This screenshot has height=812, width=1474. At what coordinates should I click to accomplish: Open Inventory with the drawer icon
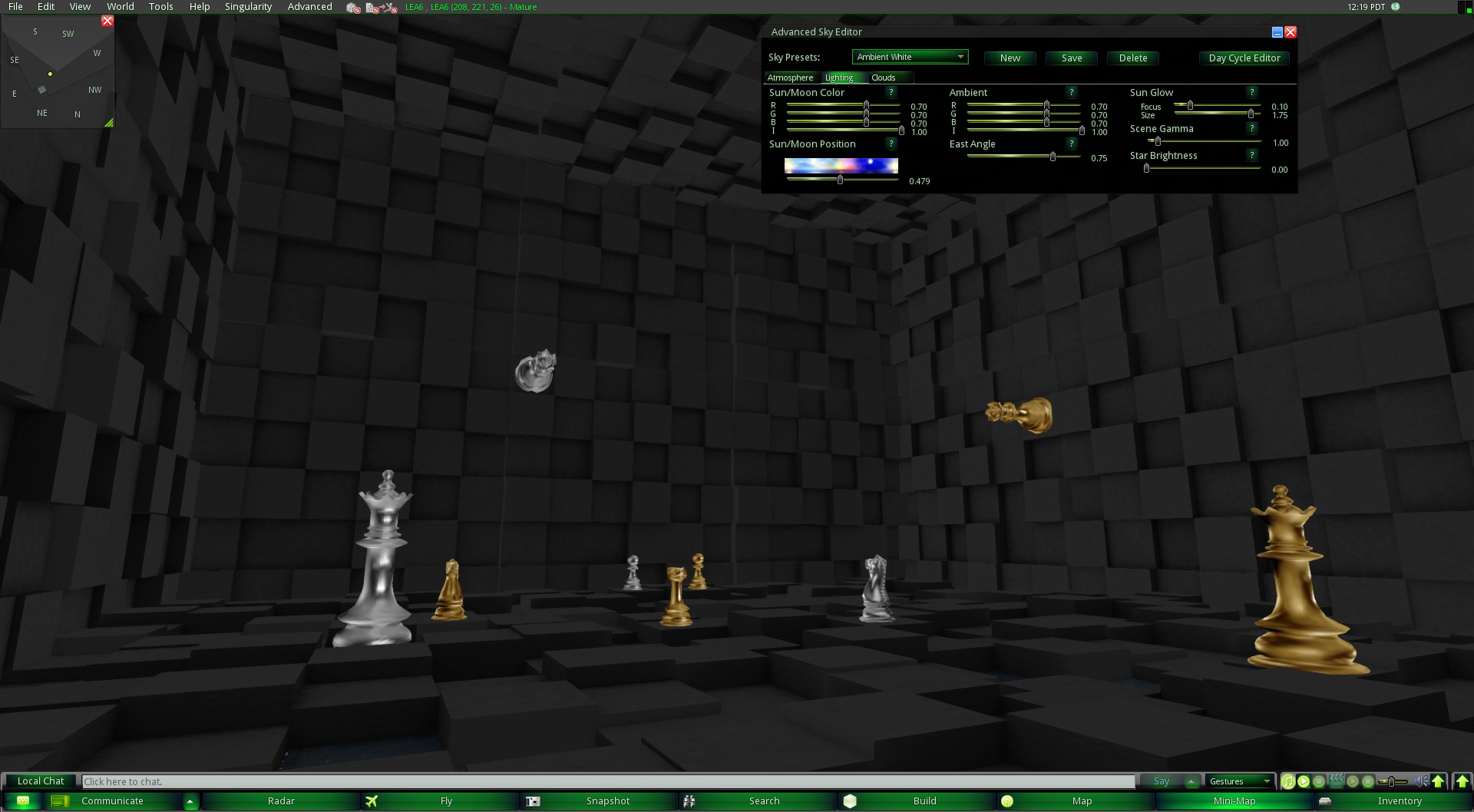1324,800
